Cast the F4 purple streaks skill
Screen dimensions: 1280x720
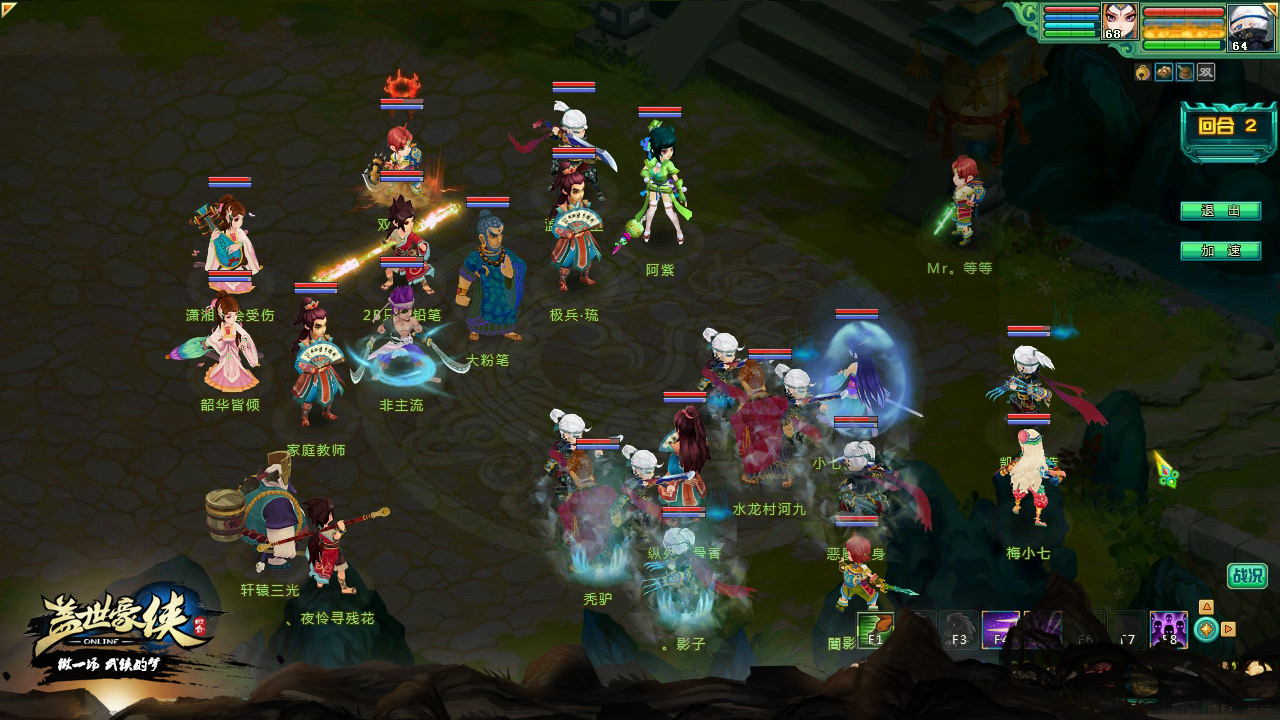coord(1000,630)
